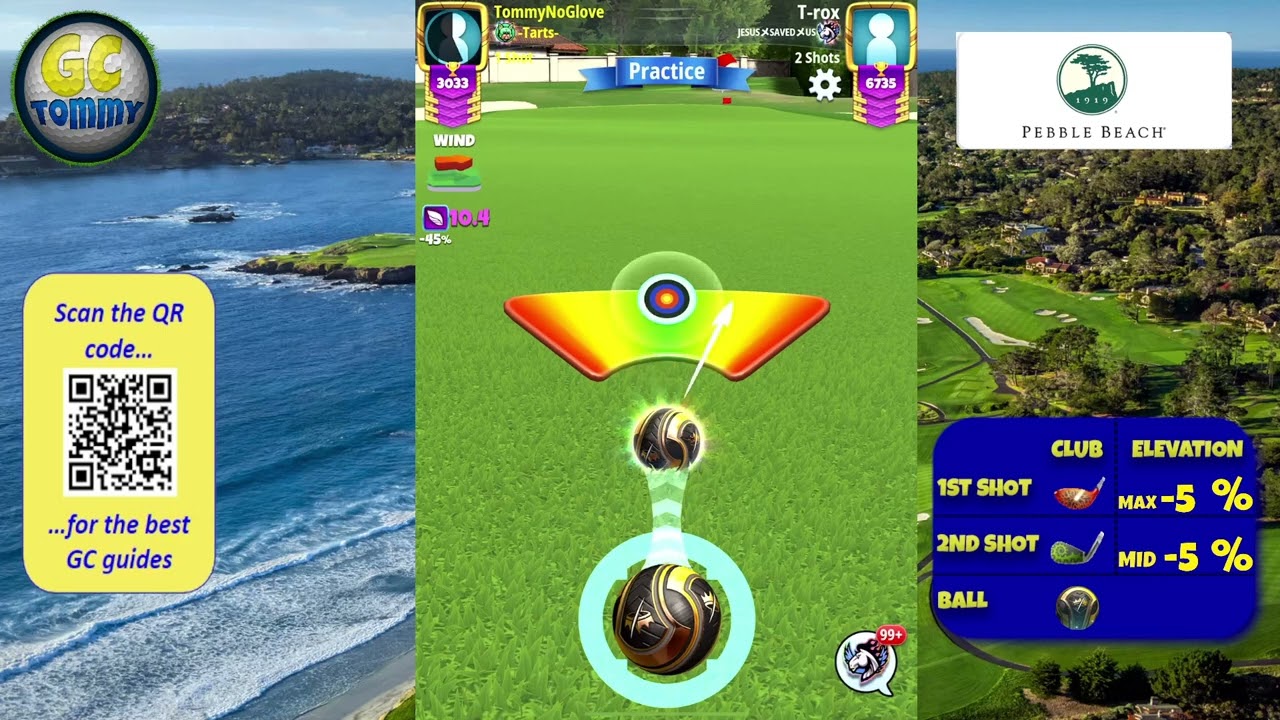Click the QR code for guides

tap(120, 431)
